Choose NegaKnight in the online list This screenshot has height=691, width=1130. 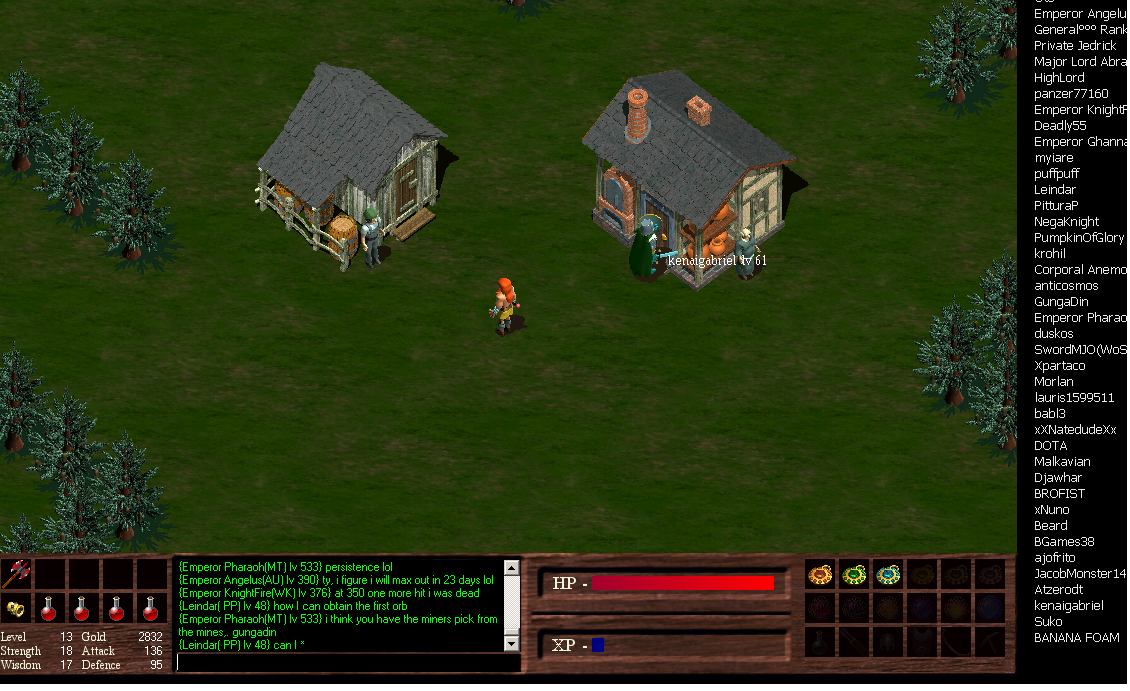[1066, 222]
